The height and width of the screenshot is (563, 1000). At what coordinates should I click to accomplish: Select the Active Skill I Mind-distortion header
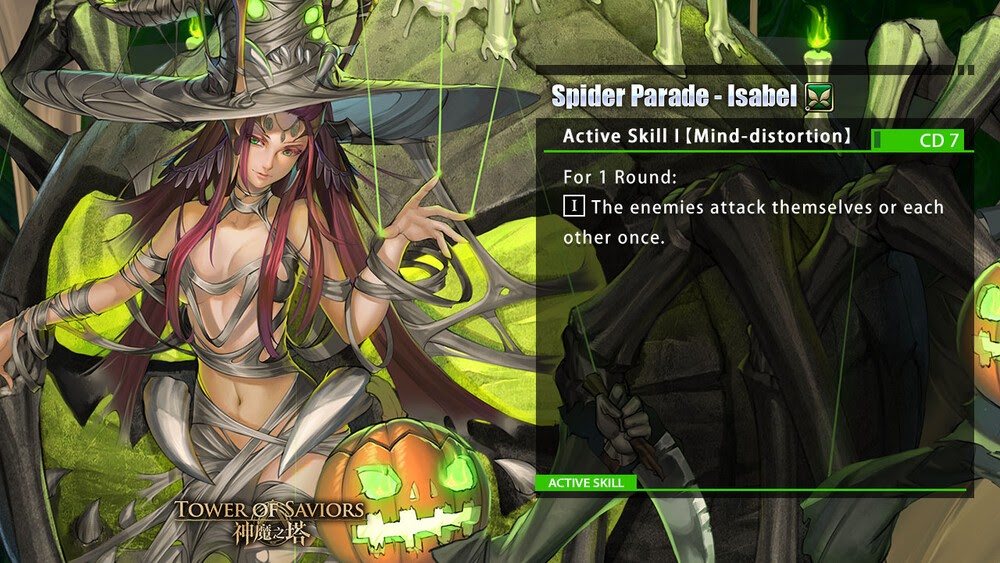tap(707, 136)
